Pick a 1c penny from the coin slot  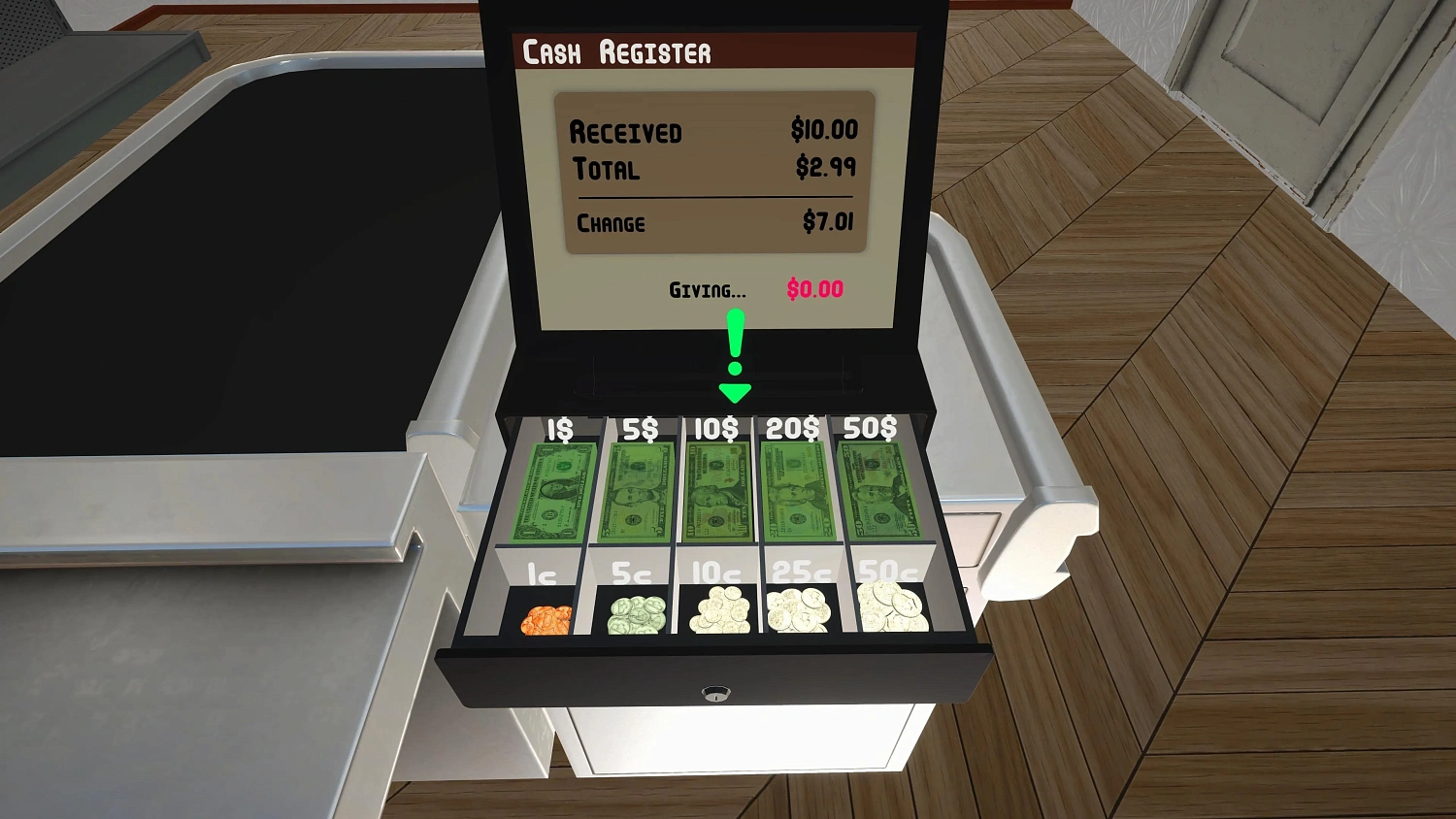click(x=546, y=618)
